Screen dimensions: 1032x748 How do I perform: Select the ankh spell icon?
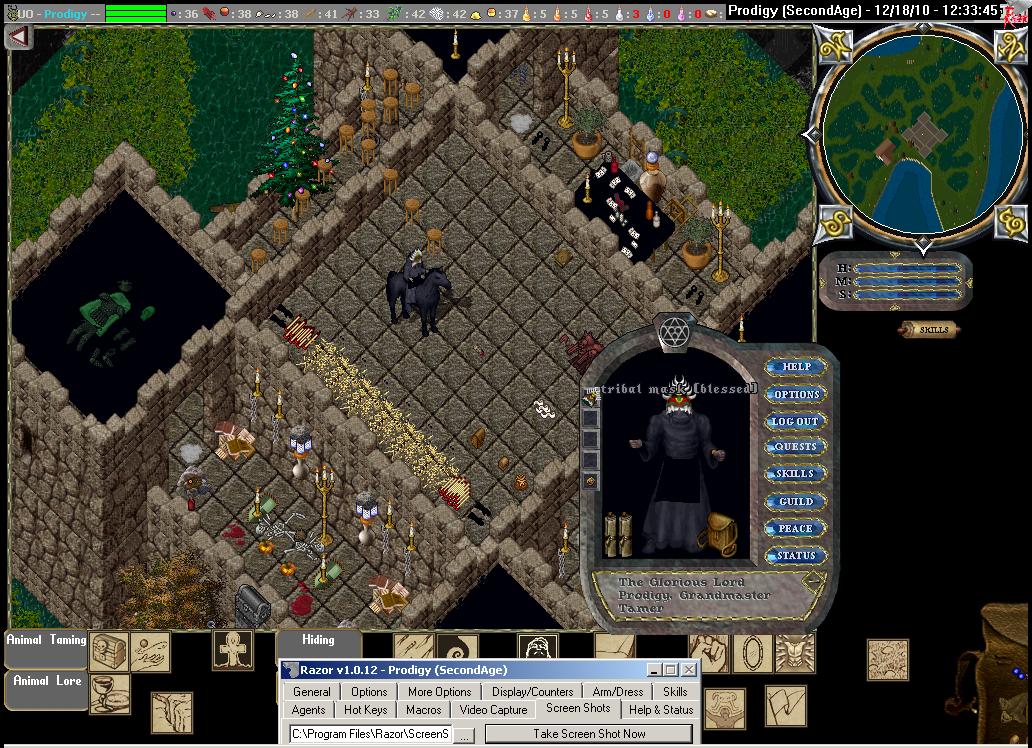[x=232, y=650]
